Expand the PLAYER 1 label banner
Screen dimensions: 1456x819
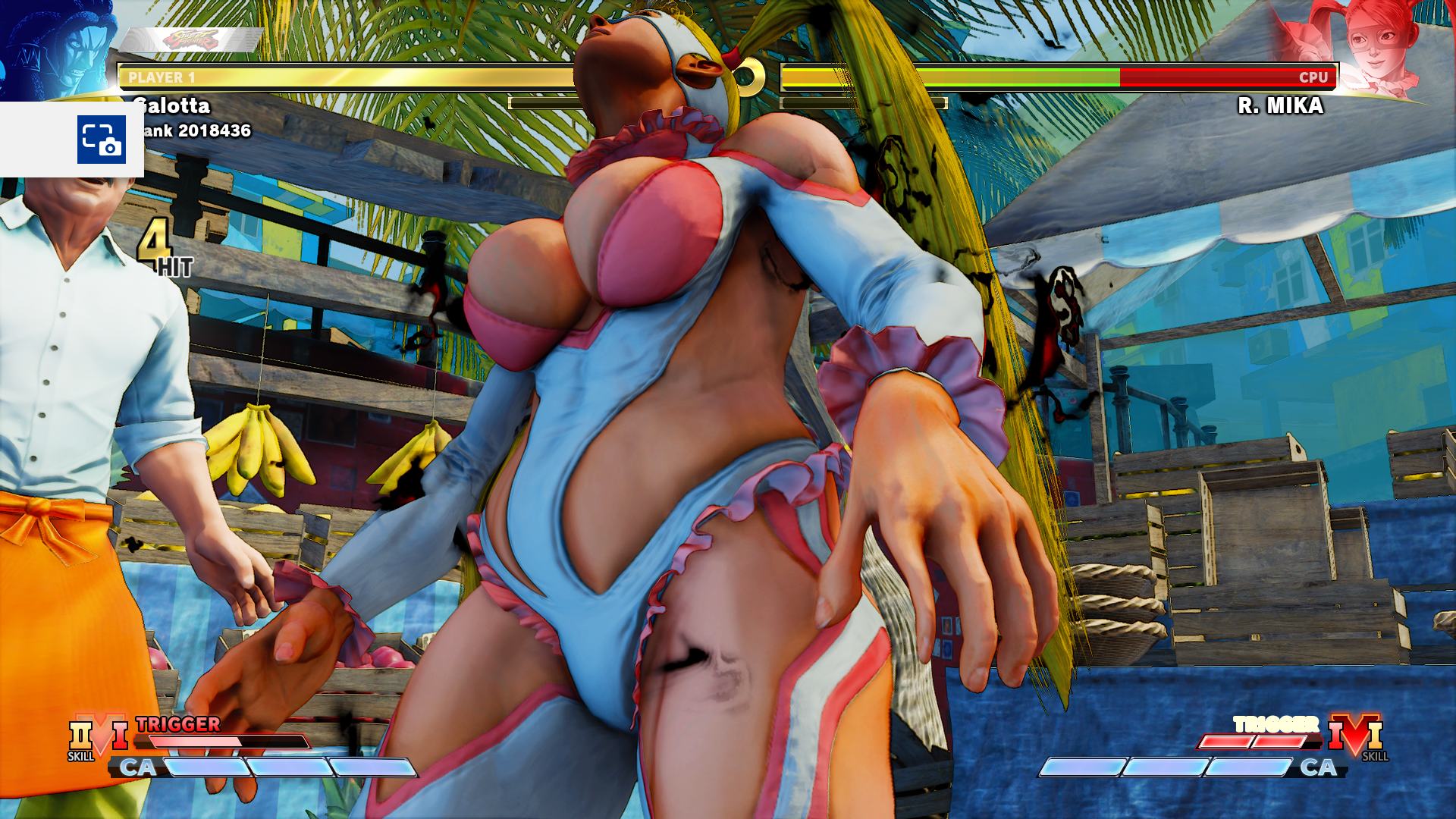pyautogui.click(x=162, y=76)
